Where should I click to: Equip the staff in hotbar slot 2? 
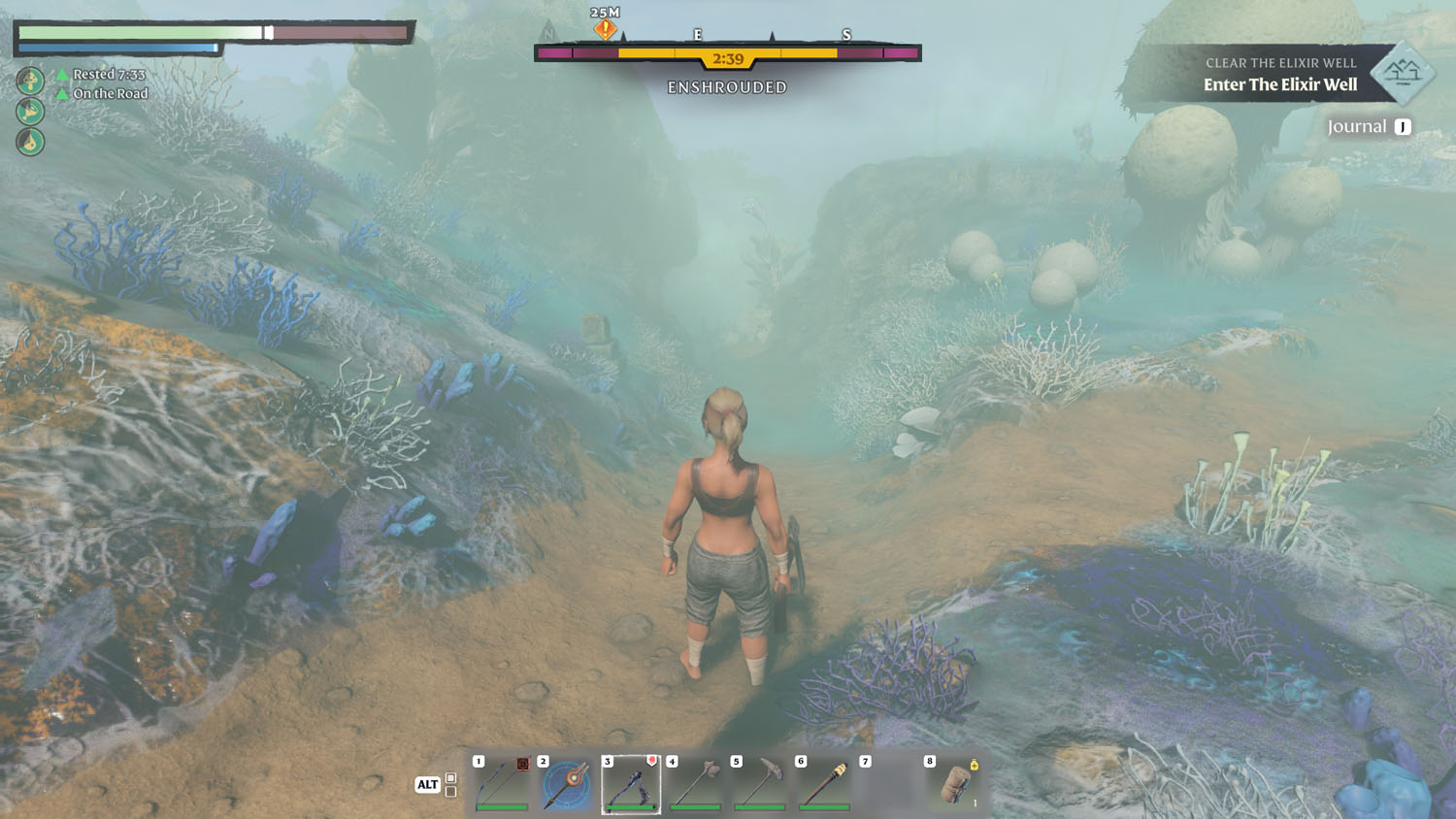[x=567, y=784]
